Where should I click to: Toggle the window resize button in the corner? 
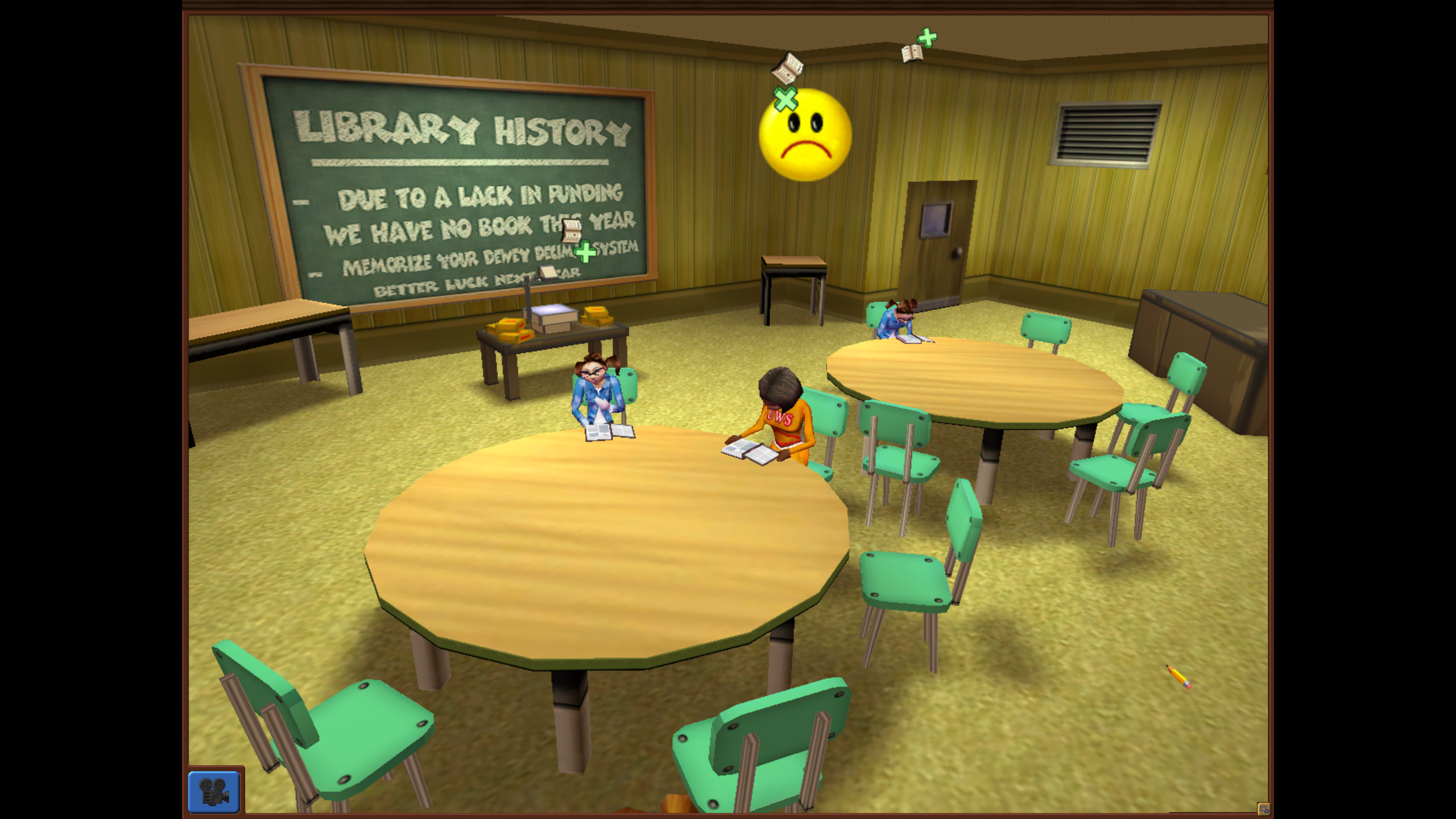click(1263, 809)
